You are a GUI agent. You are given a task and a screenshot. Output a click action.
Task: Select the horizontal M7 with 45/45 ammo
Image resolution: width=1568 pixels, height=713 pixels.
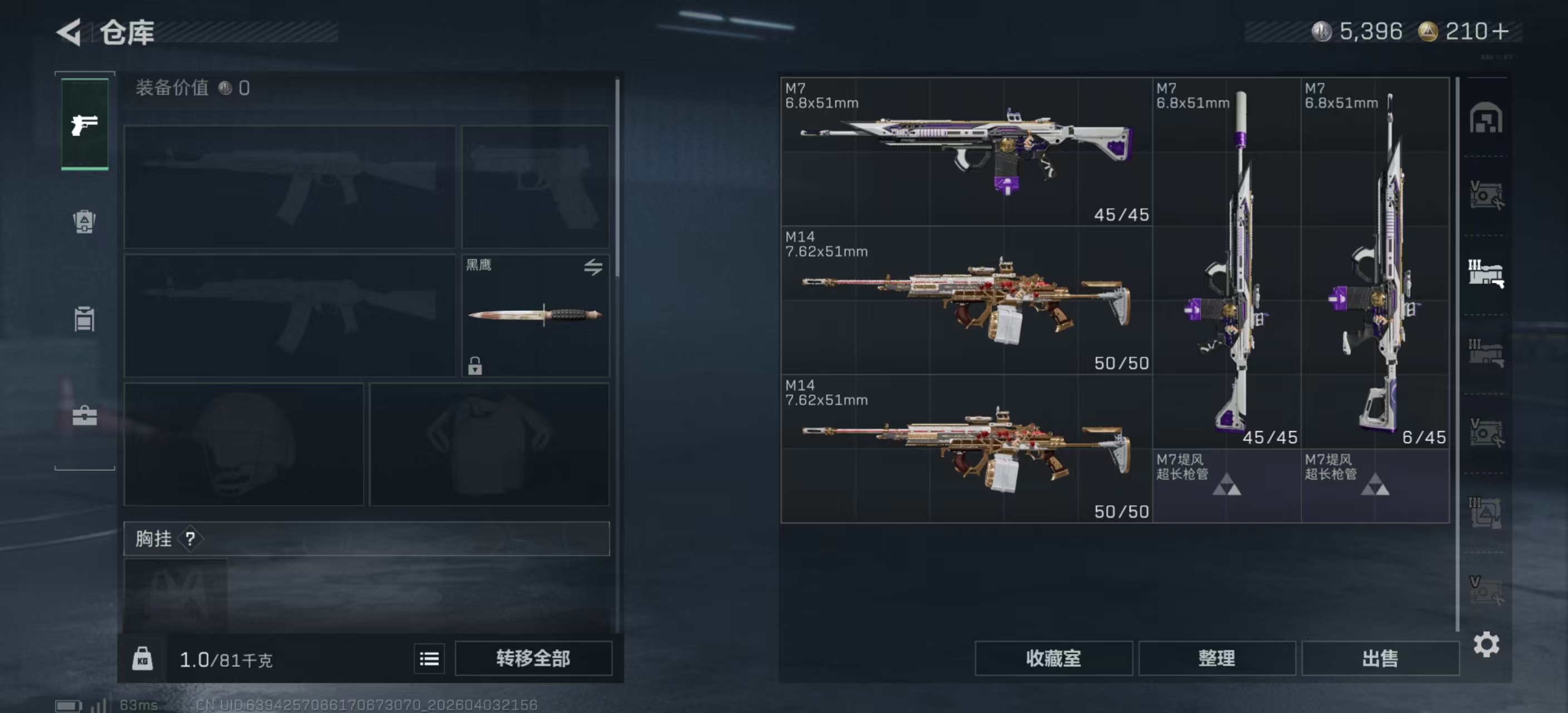click(966, 151)
